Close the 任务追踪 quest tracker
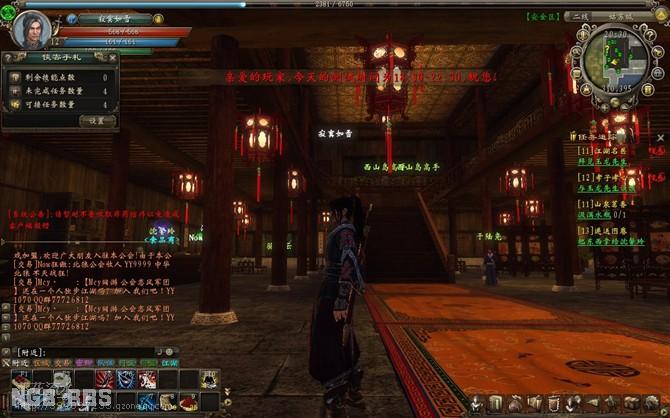 pyautogui.click(x=662, y=137)
